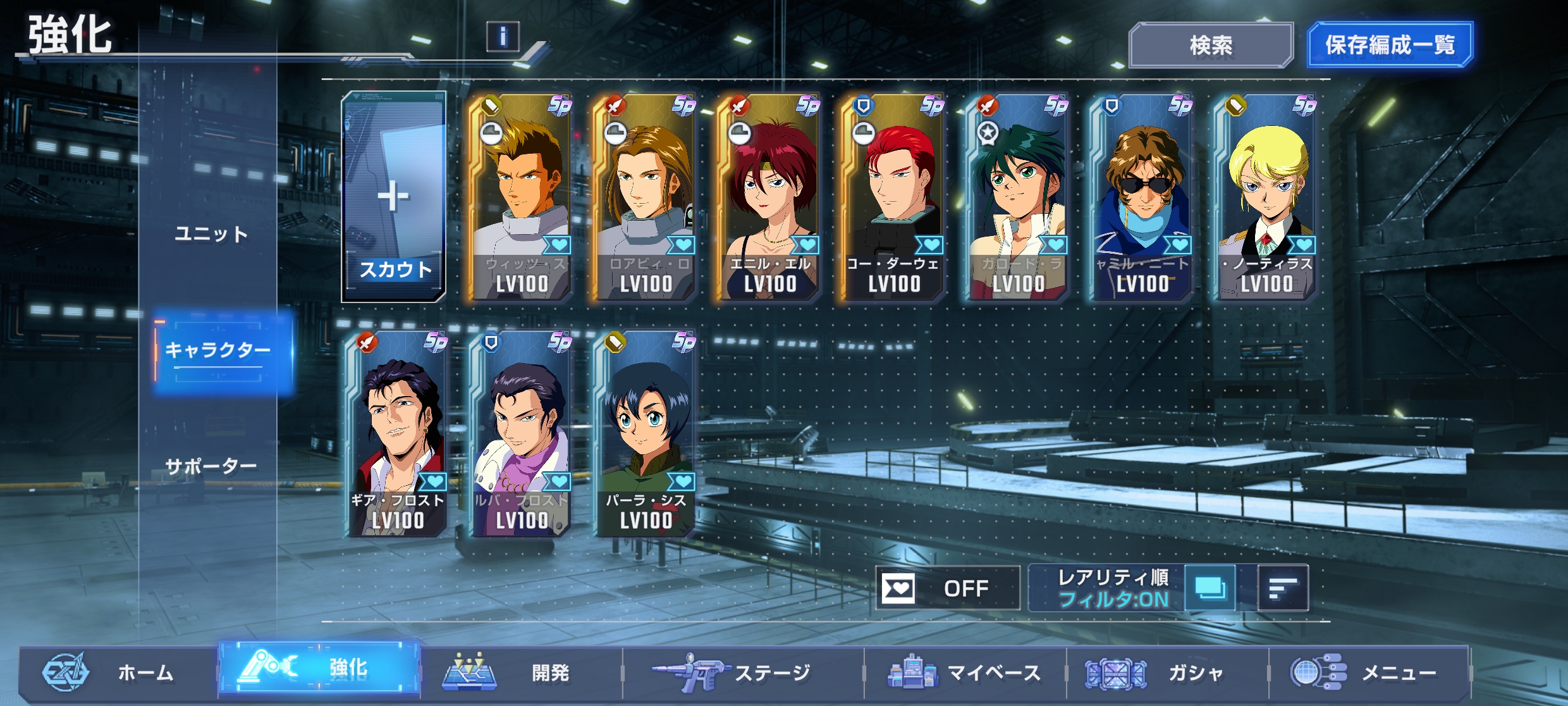Open the 開発 development menu
The image size is (1568, 706).
pos(522,672)
